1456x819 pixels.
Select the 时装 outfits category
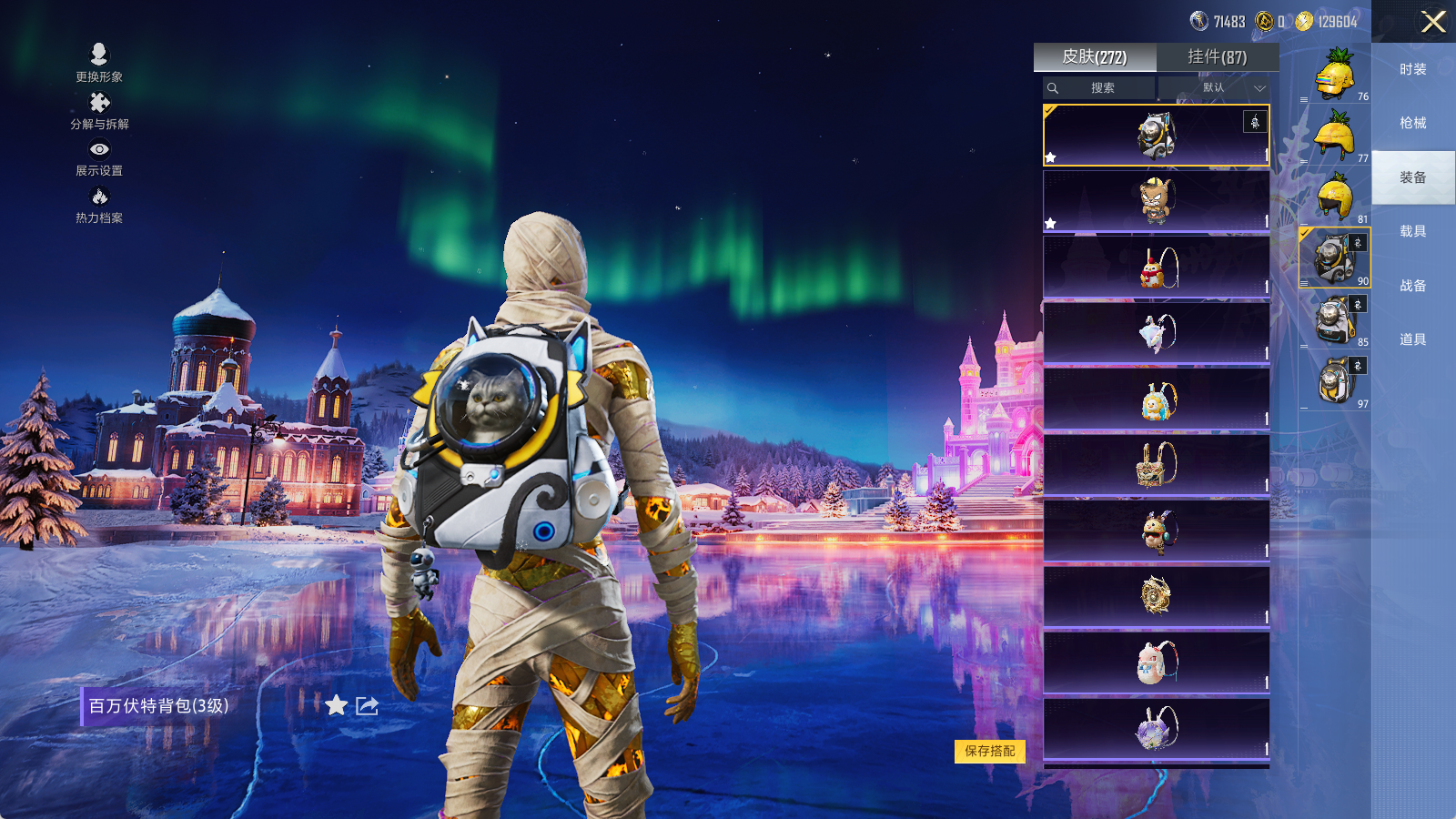[1412, 69]
